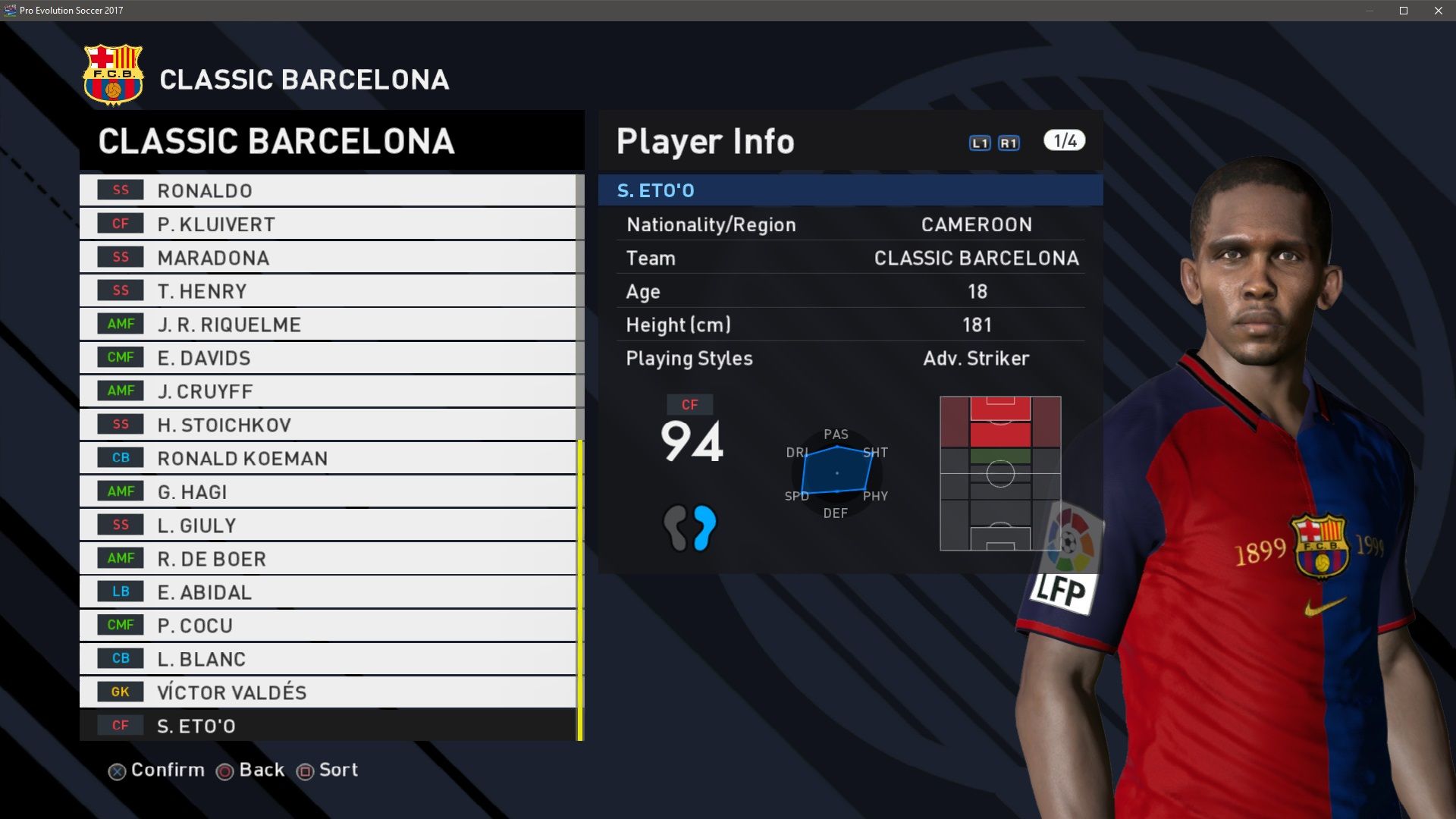The height and width of the screenshot is (819, 1456).
Task: Choose G. Hagi from the squad
Action: pyautogui.click(x=326, y=491)
